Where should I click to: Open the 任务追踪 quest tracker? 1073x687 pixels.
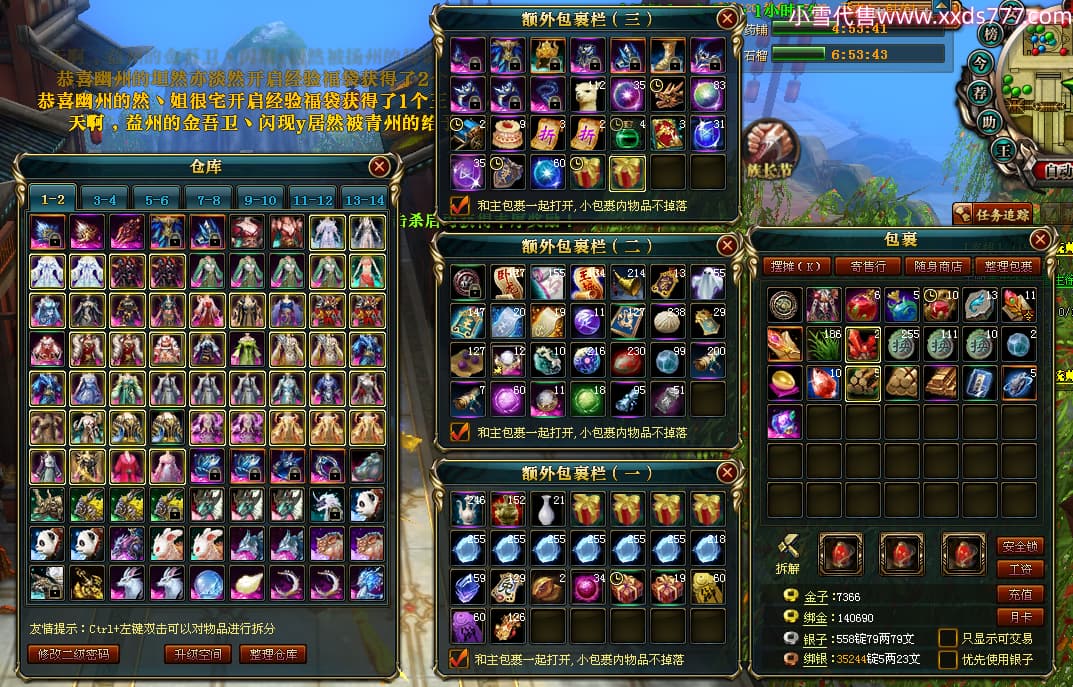pos(992,213)
